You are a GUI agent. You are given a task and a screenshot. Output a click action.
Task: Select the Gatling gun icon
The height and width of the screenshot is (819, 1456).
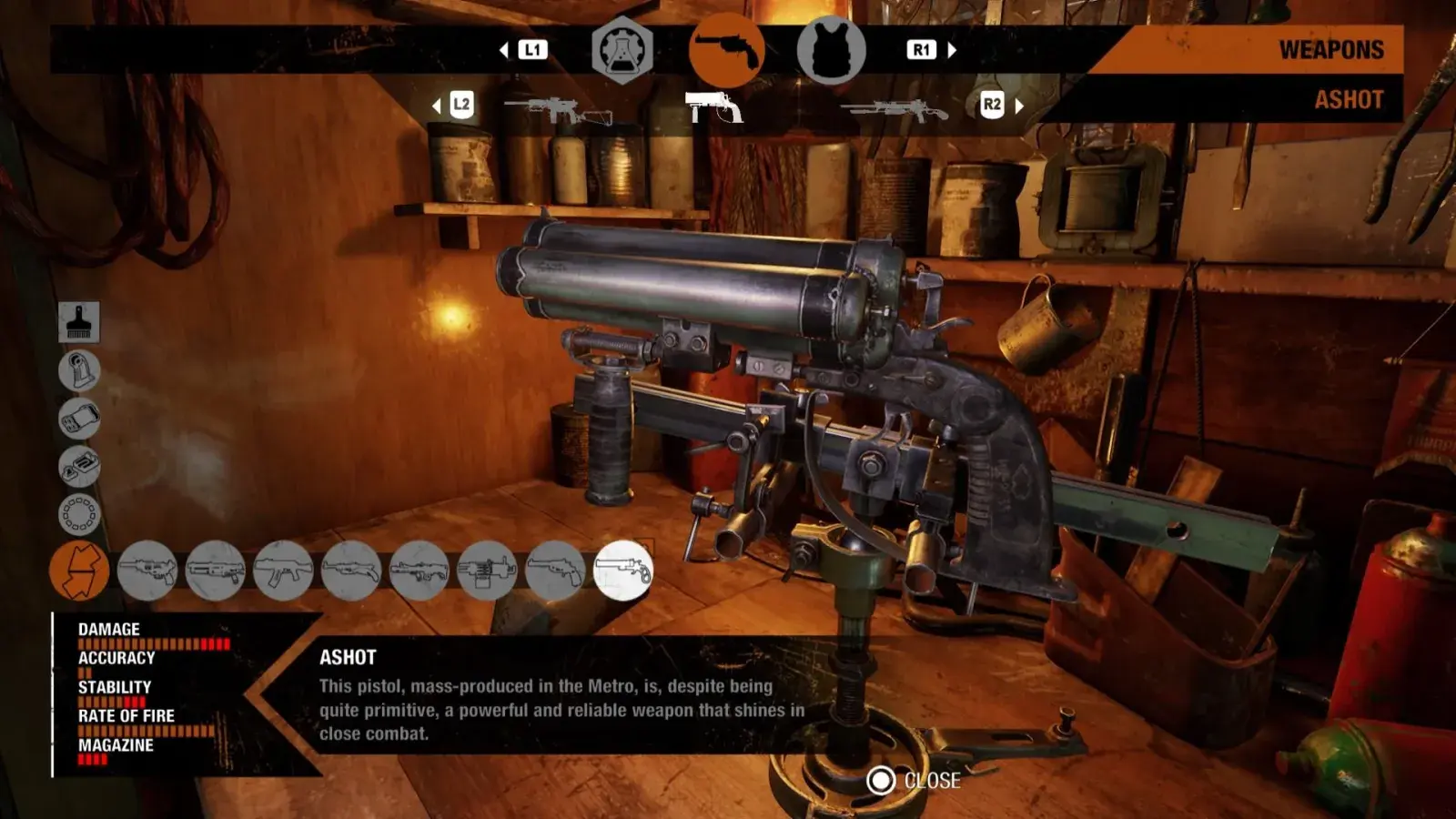(487, 571)
